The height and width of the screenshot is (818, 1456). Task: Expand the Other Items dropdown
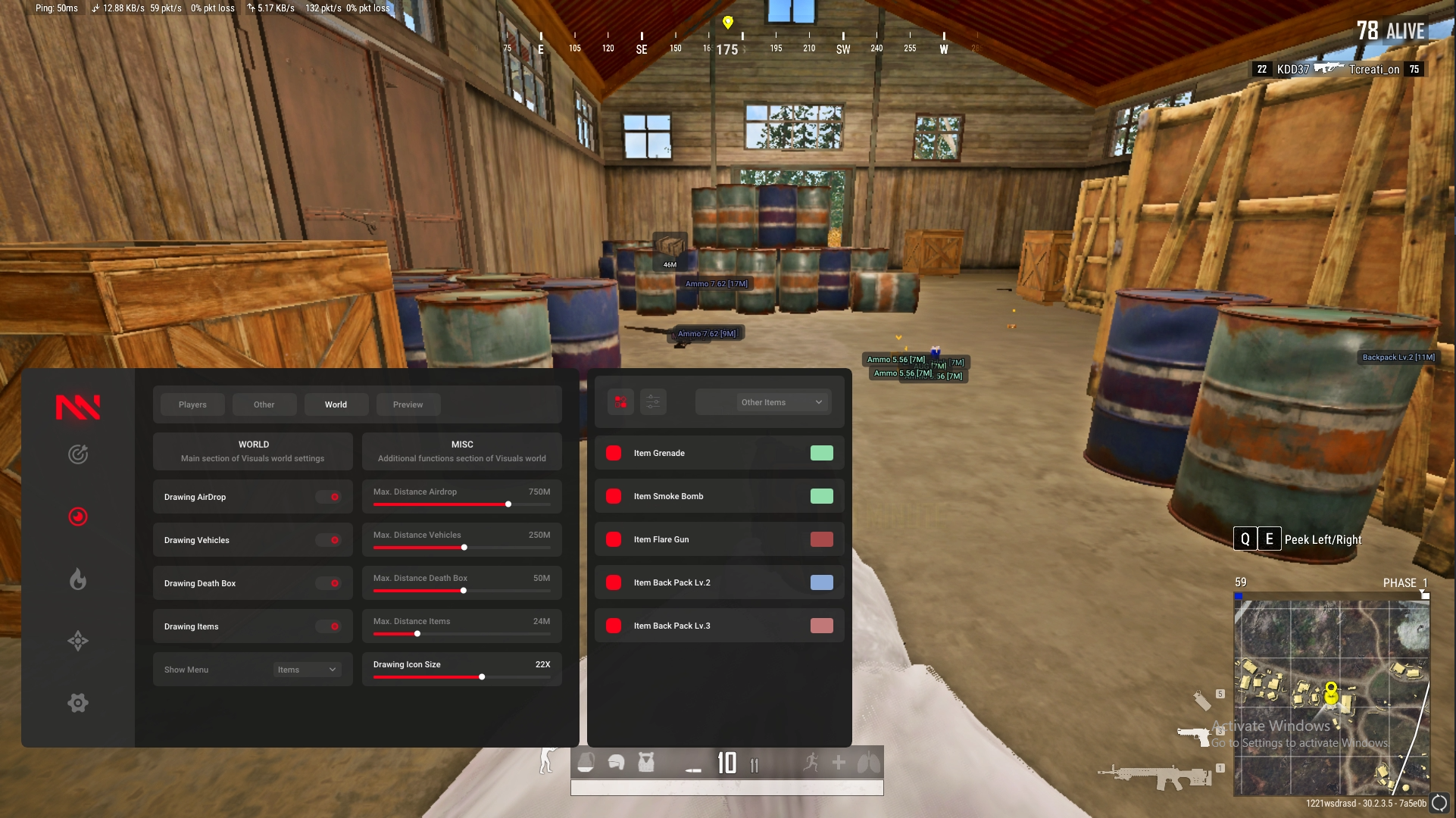pos(764,402)
